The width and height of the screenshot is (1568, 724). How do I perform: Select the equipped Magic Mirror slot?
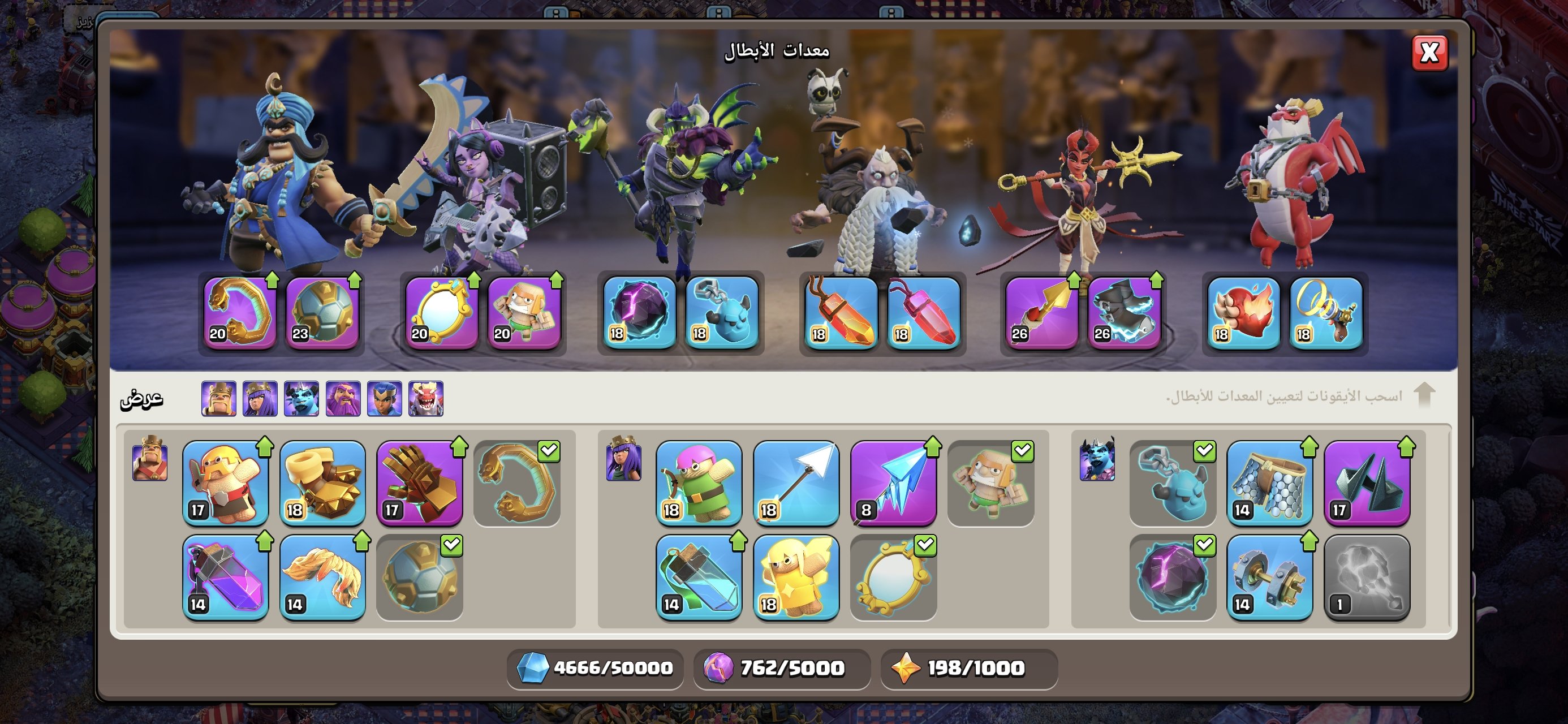tap(441, 313)
